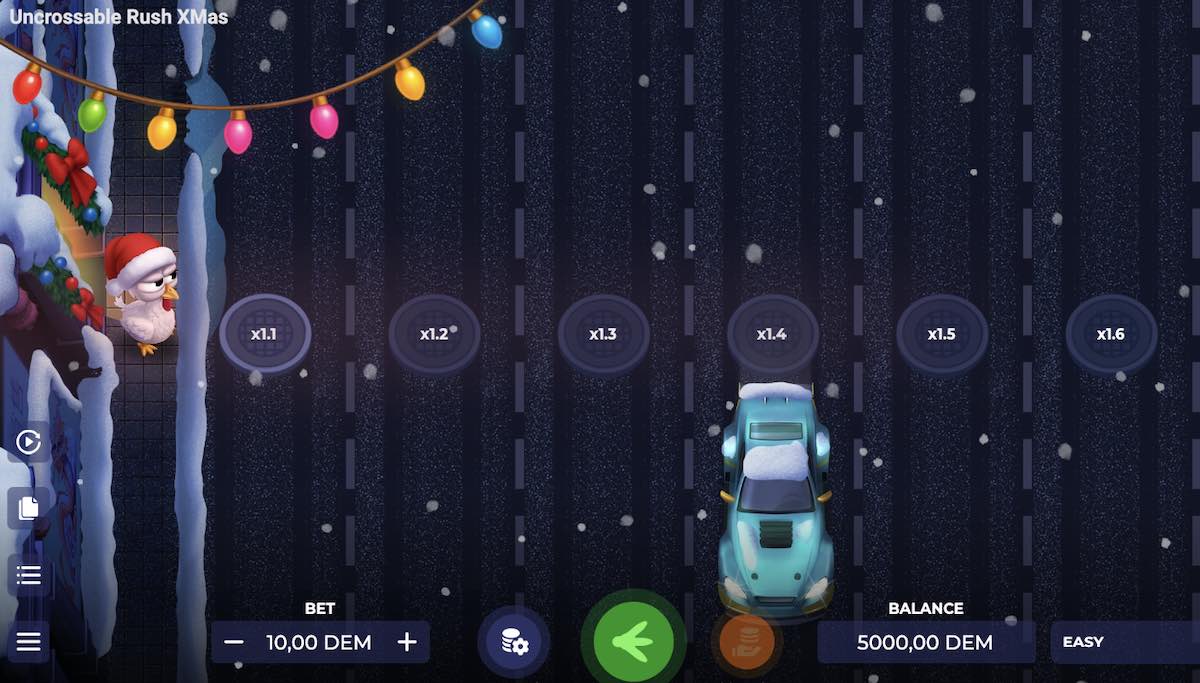Open the hamburger menu
The width and height of the screenshot is (1200, 683).
tap(28, 641)
